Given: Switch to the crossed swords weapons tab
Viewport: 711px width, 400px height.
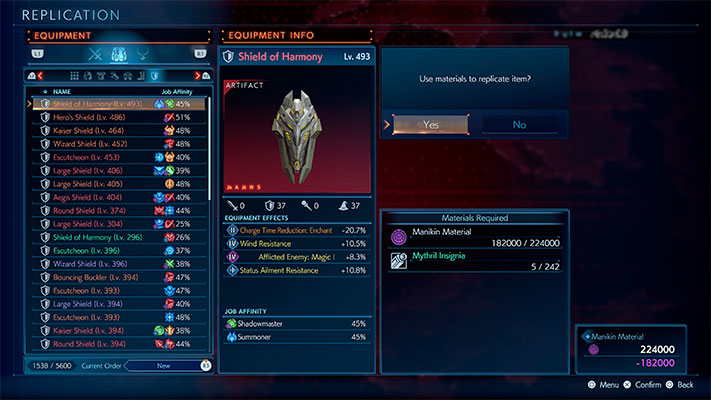Looking at the screenshot, I should pos(96,54).
